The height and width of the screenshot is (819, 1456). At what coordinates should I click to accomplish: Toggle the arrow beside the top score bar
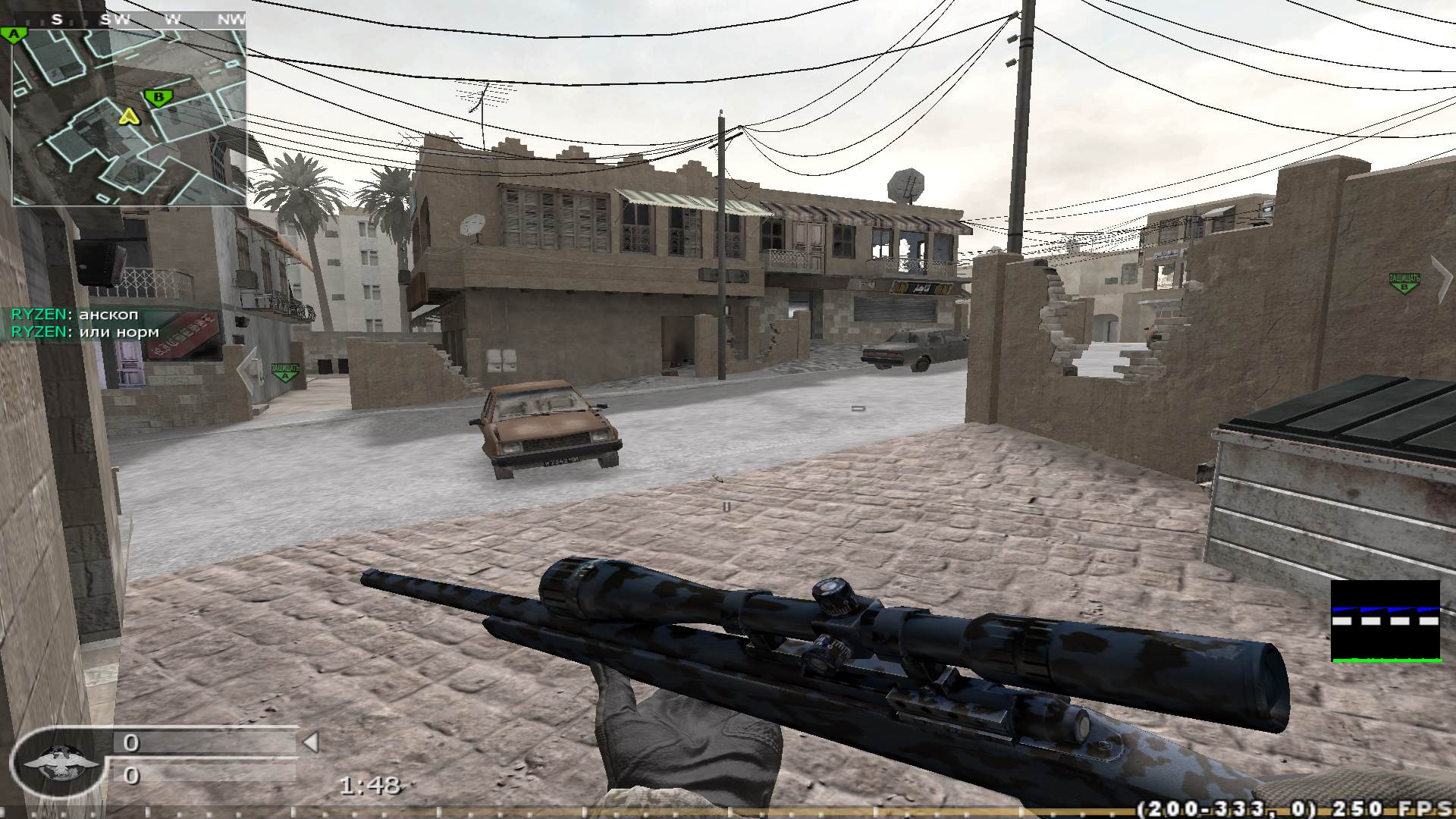coord(312,740)
